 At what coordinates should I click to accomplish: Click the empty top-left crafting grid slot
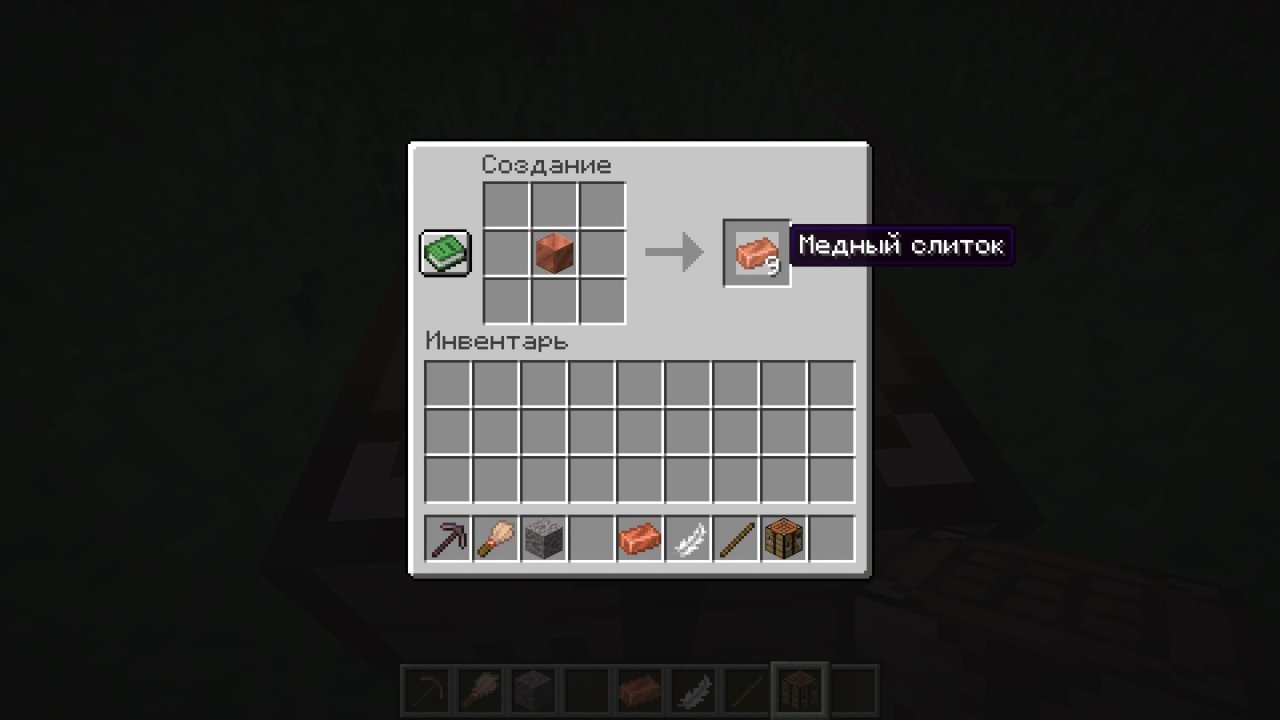(x=505, y=204)
